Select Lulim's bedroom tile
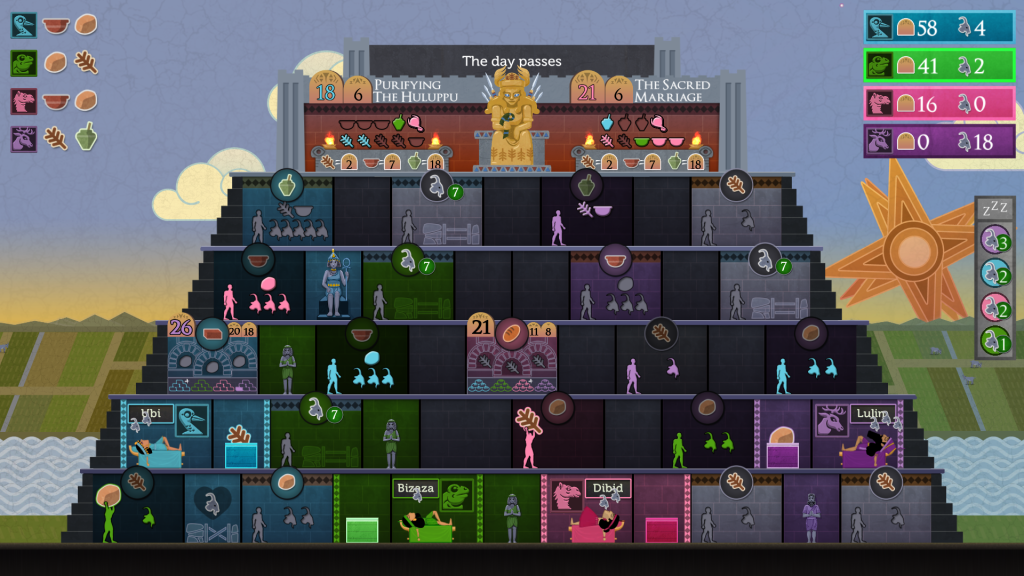The image size is (1024, 576). tap(857, 434)
